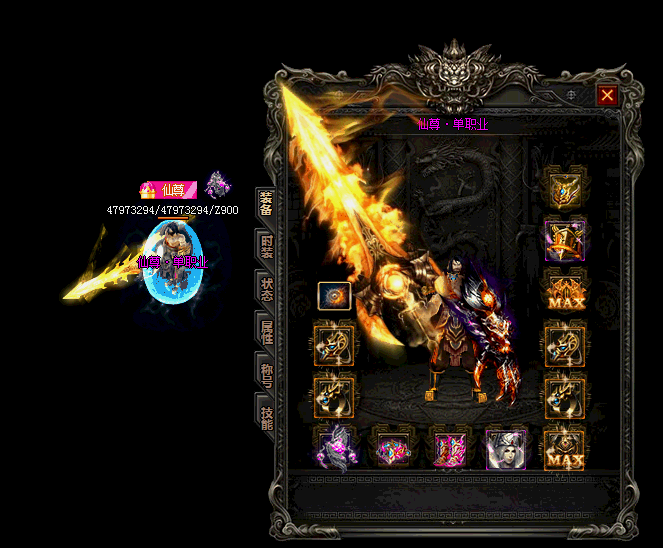Switch to the 装备 equipment tab

[x=266, y=204]
